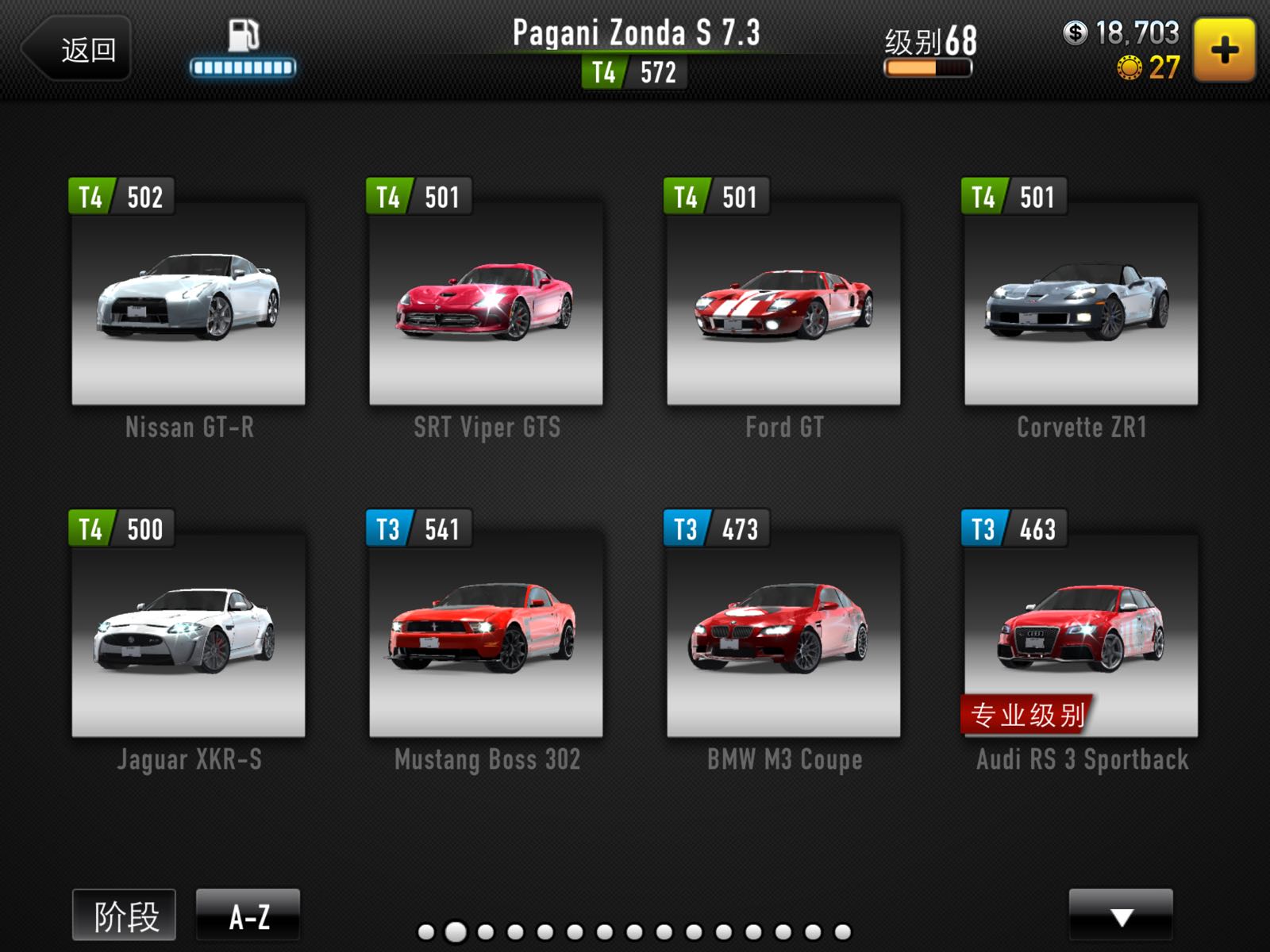Jump to the last page dot
Image resolution: width=1270 pixels, height=952 pixels.
tap(843, 932)
